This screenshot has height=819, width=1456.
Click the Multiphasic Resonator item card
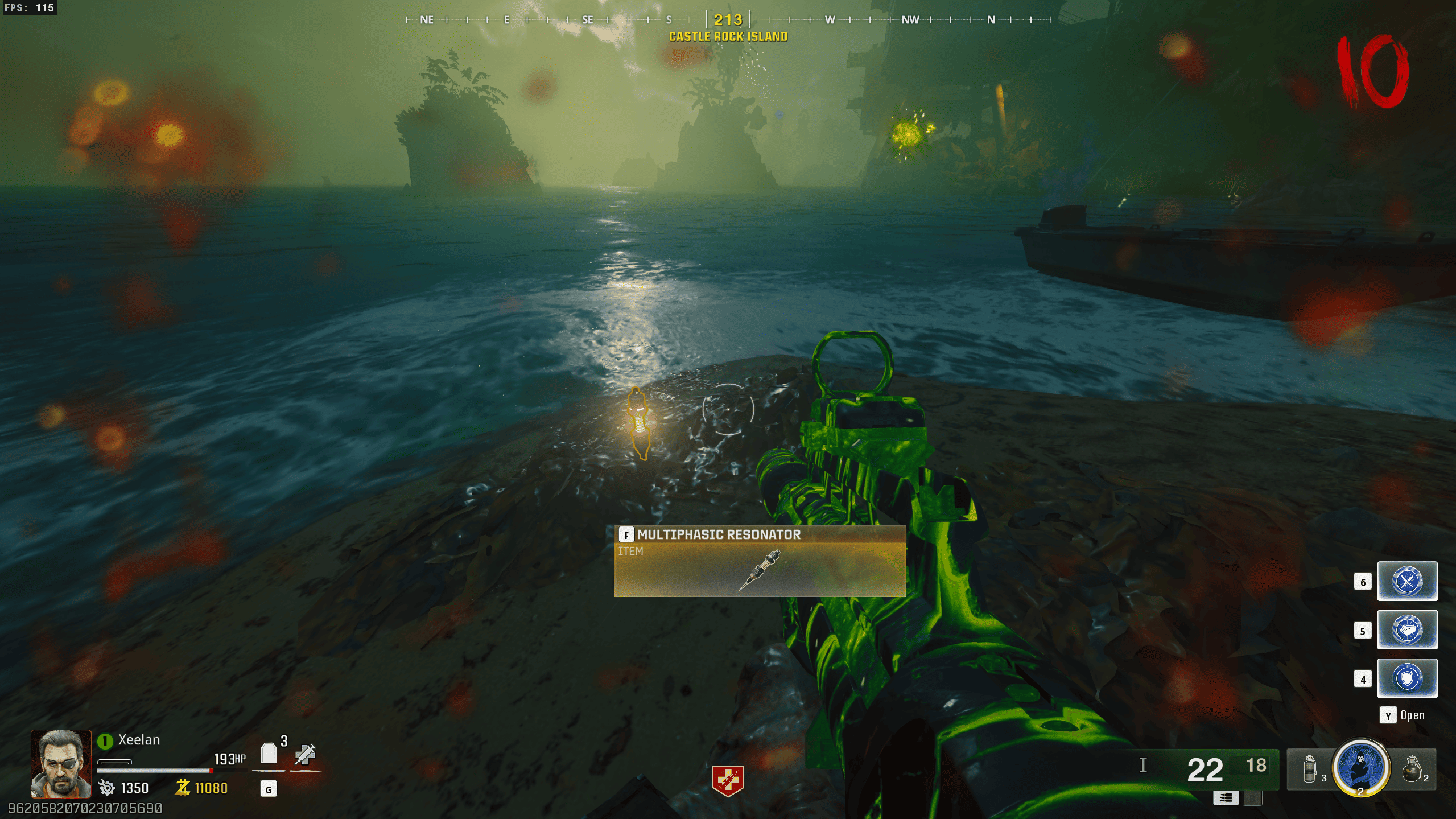click(760, 561)
